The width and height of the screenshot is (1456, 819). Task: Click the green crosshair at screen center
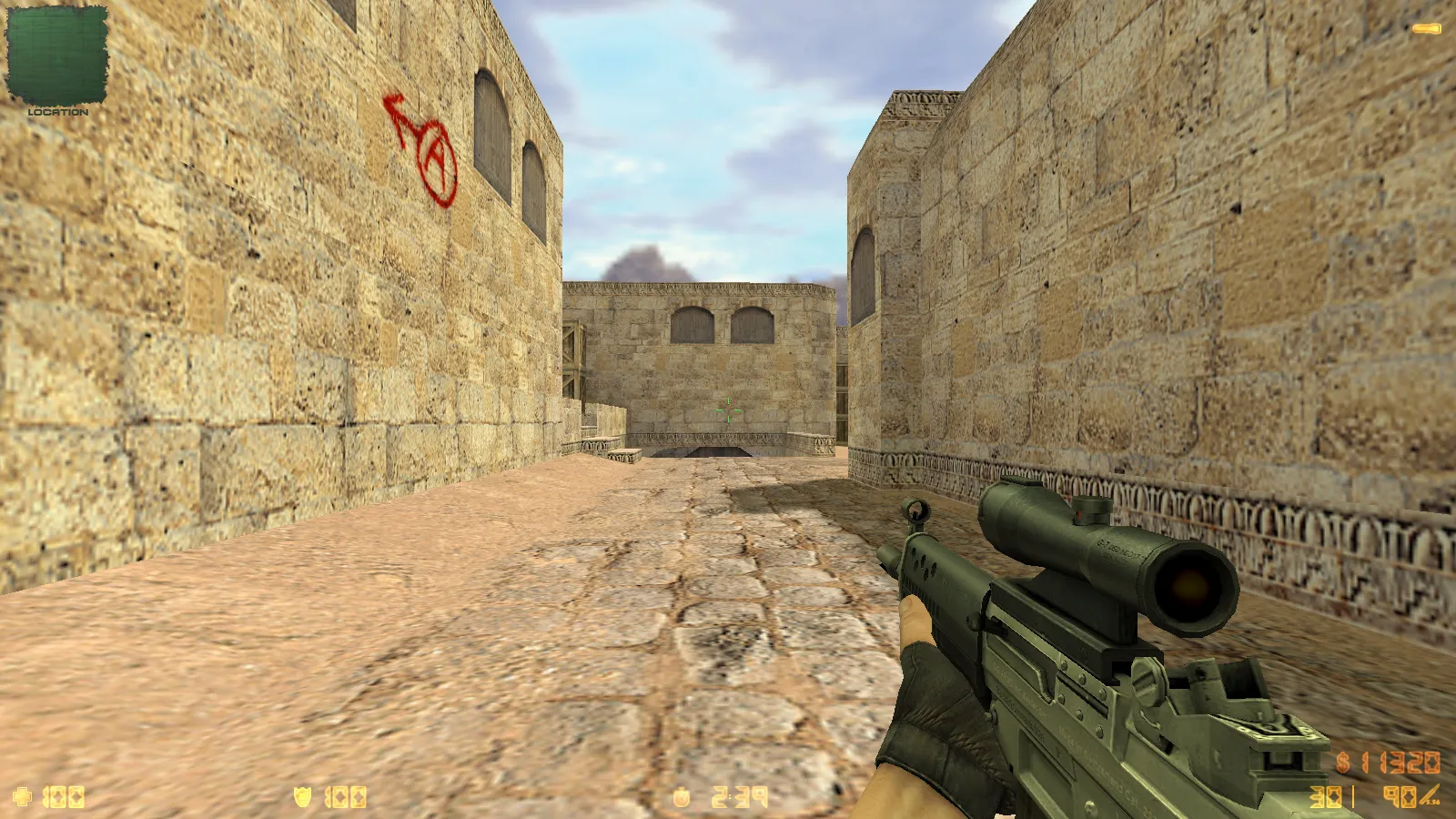tap(728, 409)
